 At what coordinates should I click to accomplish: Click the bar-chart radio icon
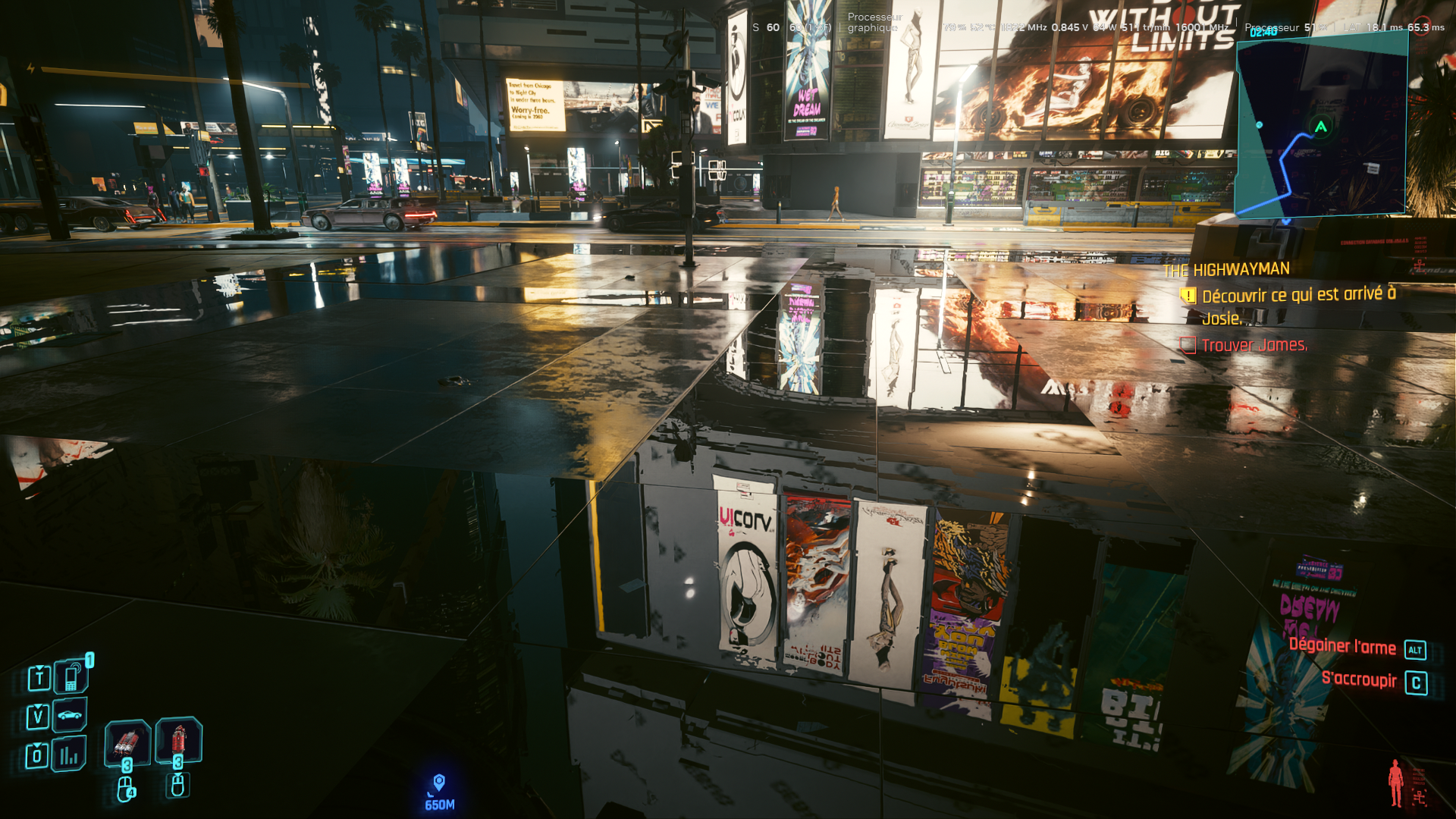click(69, 755)
